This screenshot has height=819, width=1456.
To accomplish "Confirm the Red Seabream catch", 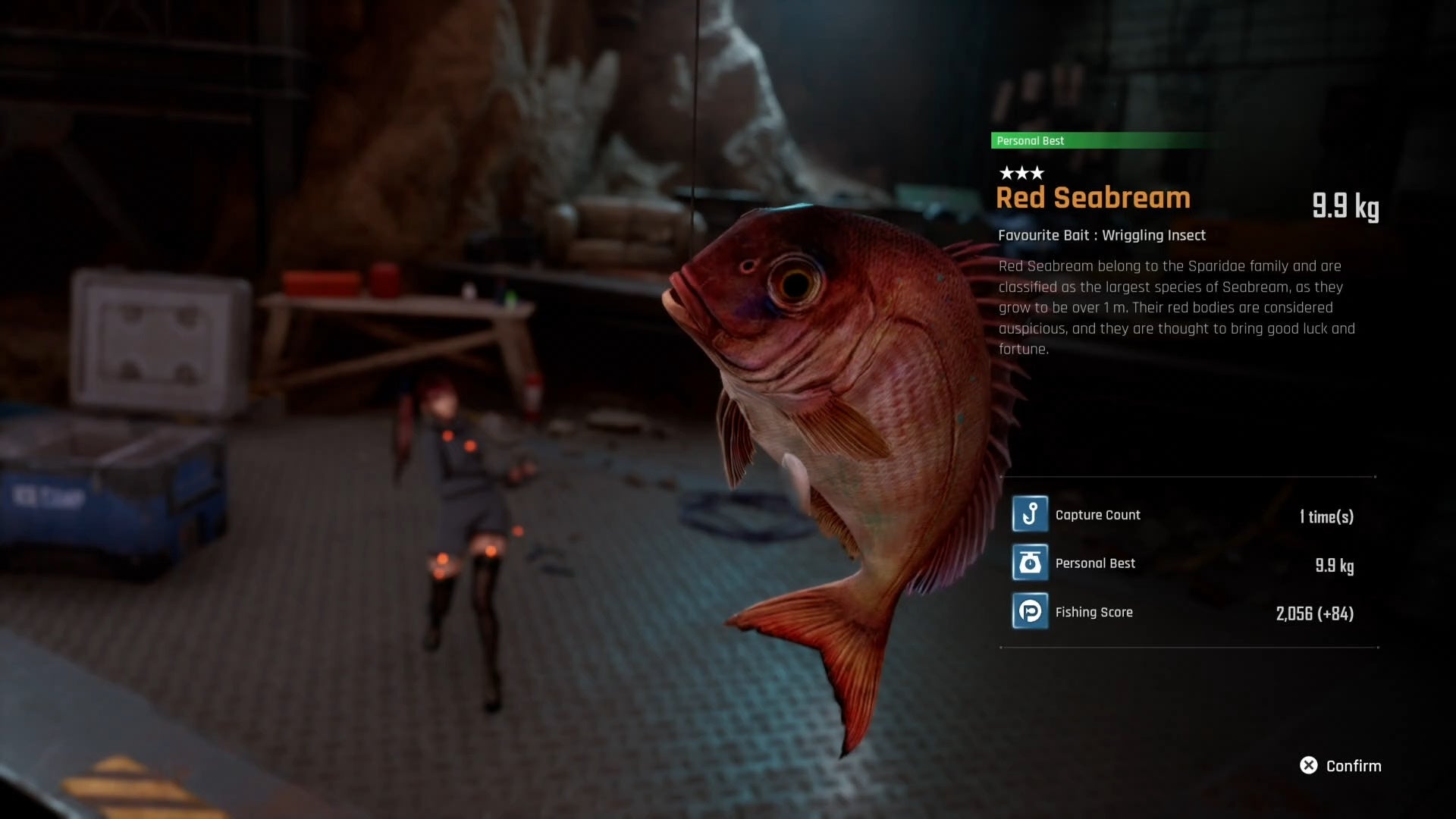I will click(1340, 766).
